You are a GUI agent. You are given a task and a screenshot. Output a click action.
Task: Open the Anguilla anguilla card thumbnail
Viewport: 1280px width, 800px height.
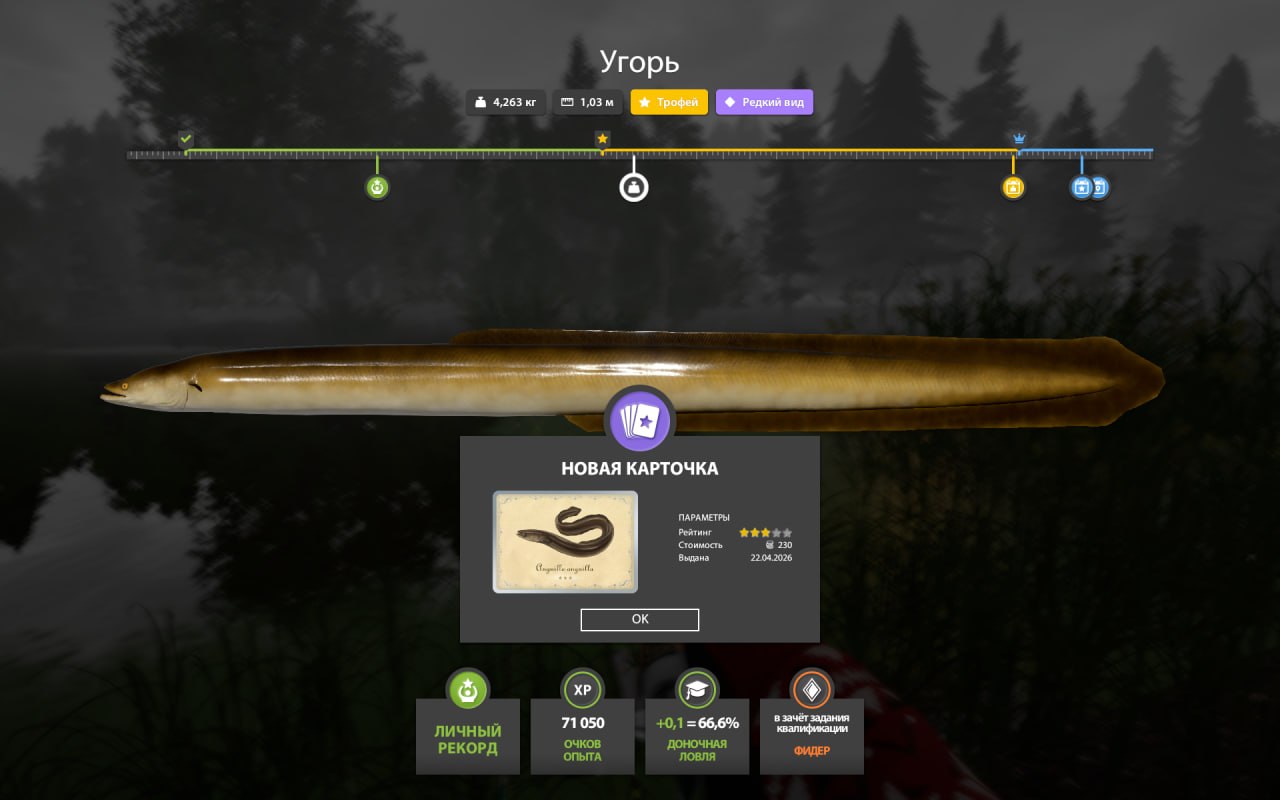coord(564,541)
